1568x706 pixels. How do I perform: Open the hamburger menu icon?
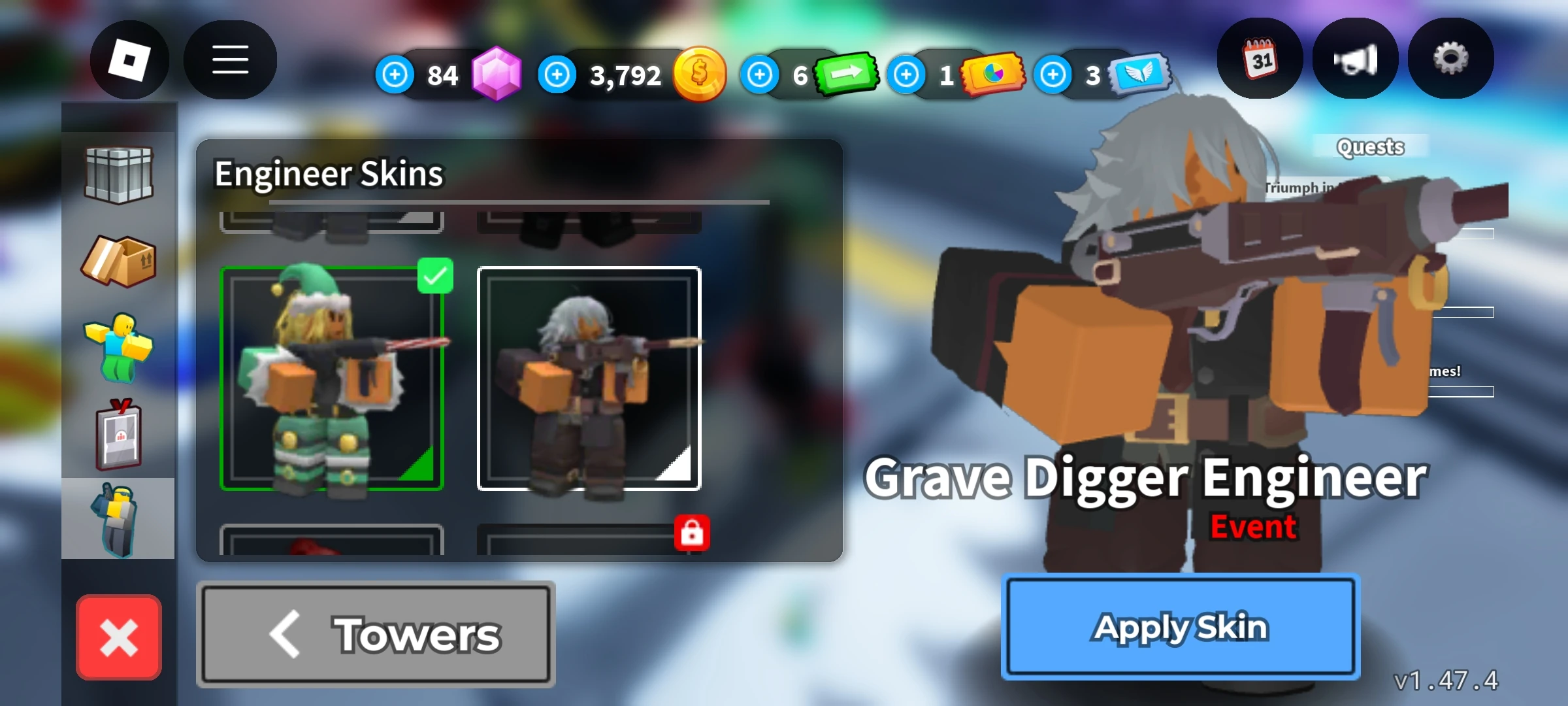pos(230,59)
